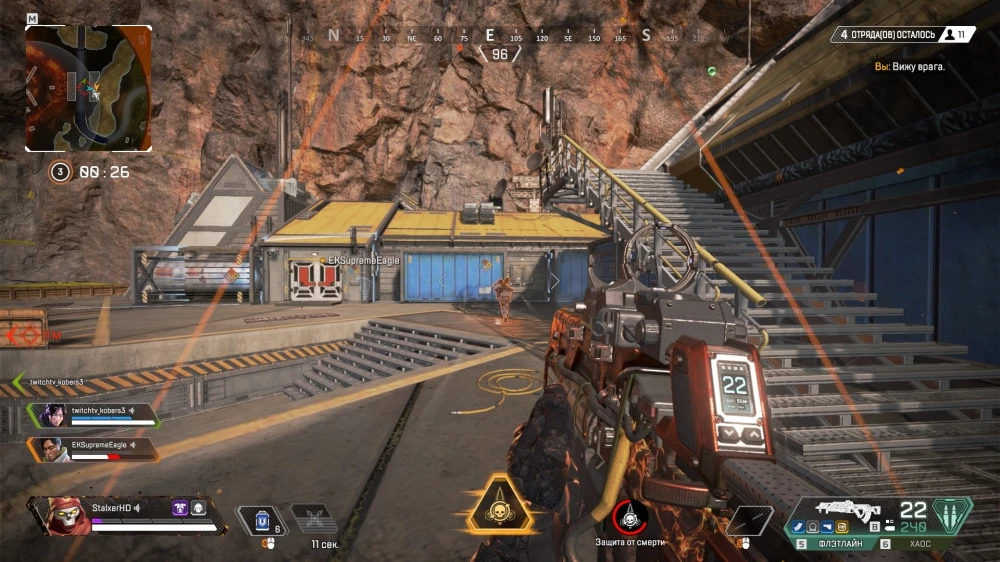Click the purple helmet equipment icon
The image size is (1000, 562).
180,508
